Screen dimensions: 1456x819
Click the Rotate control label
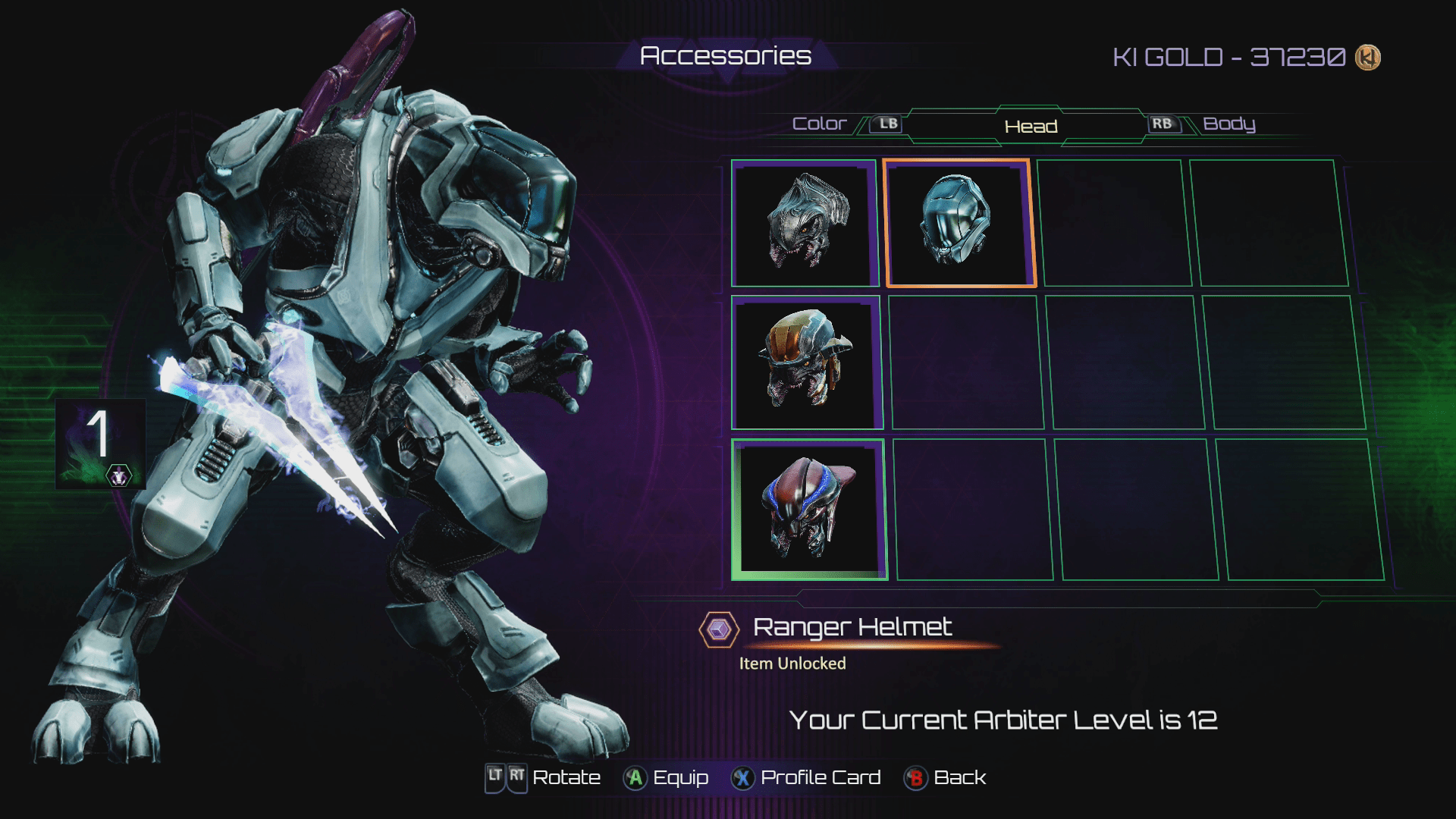point(566,778)
